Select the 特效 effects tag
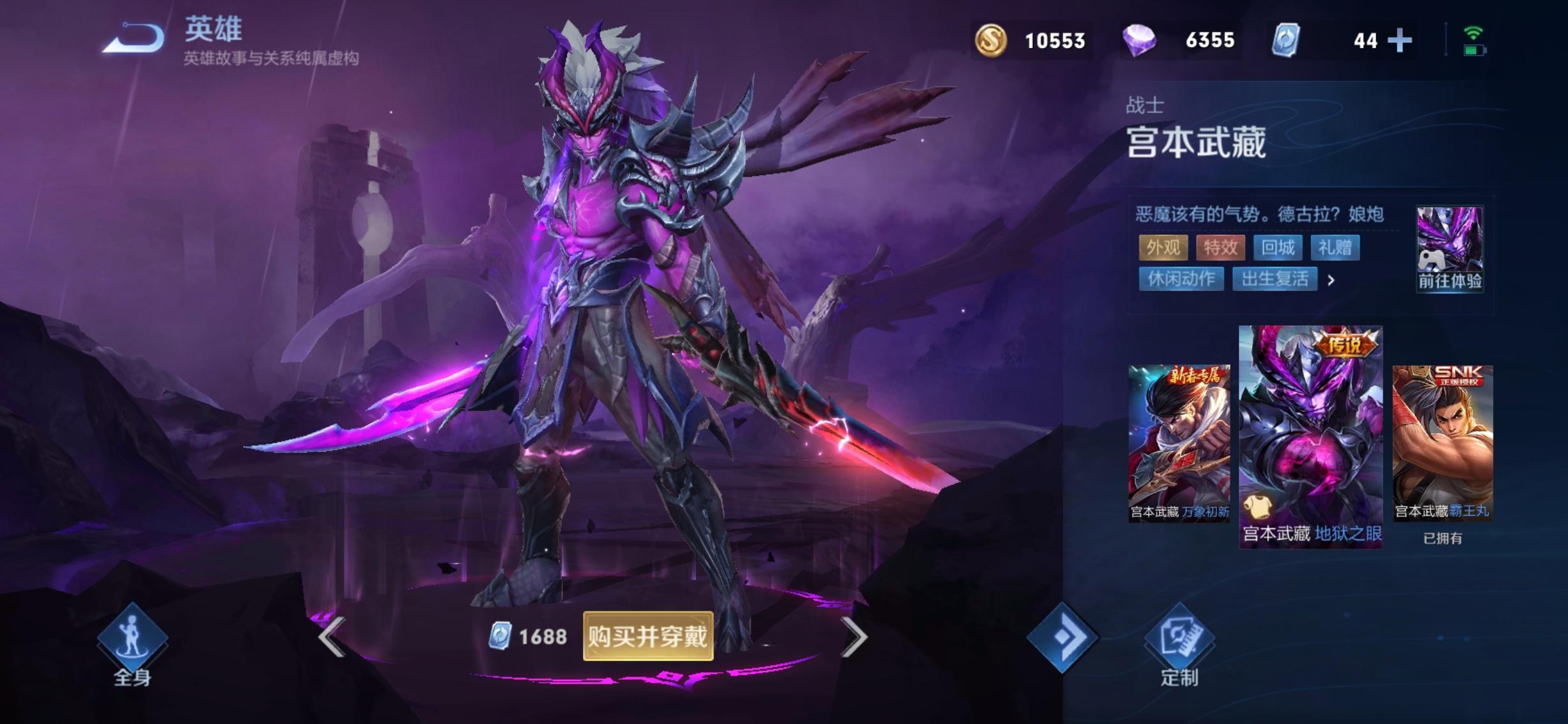This screenshot has height=724, width=1568. click(x=1220, y=247)
